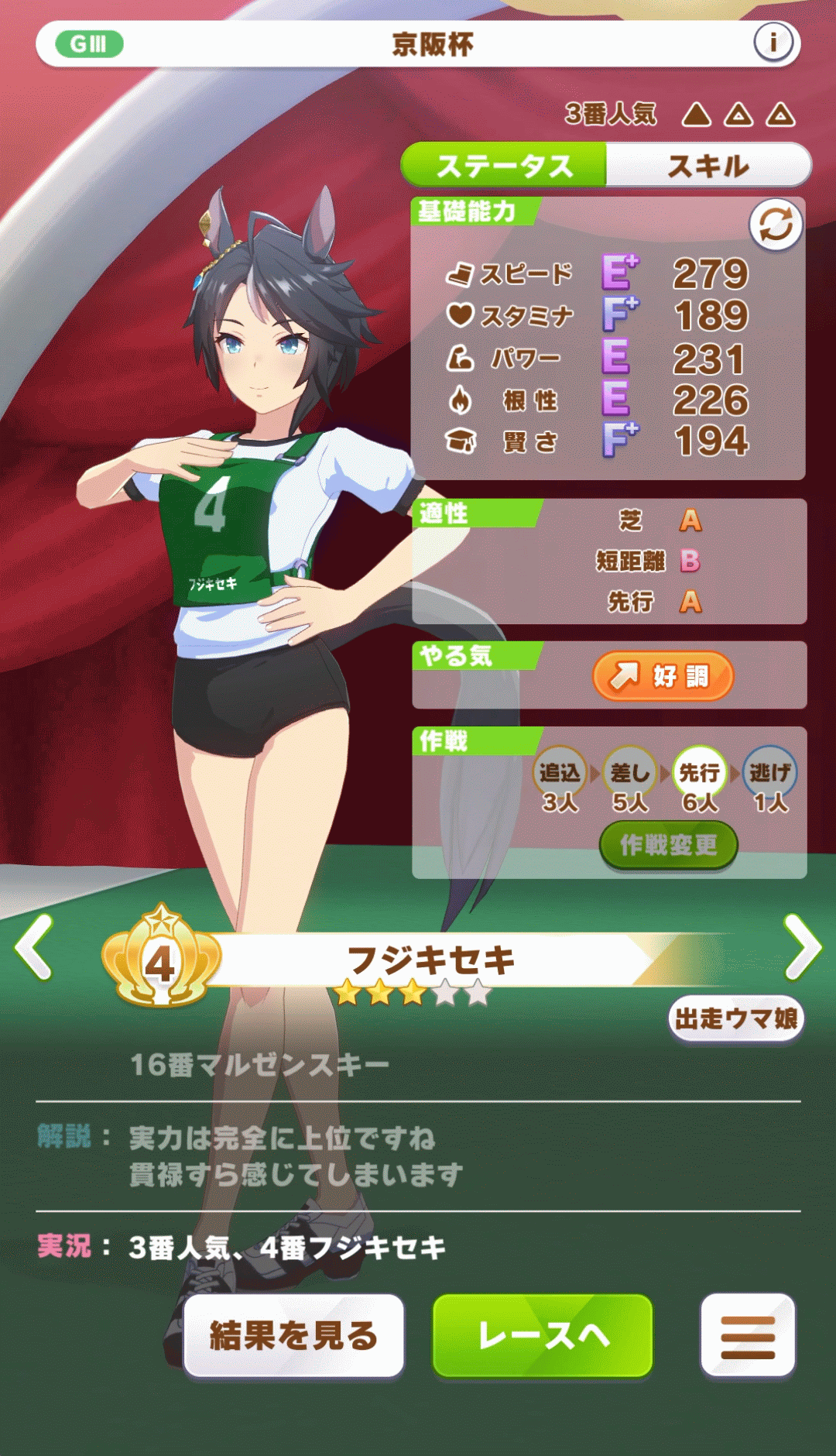This screenshot has width=836, height=1456.
Task: Show the previous runner with left arrow
Action: click(x=36, y=946)
